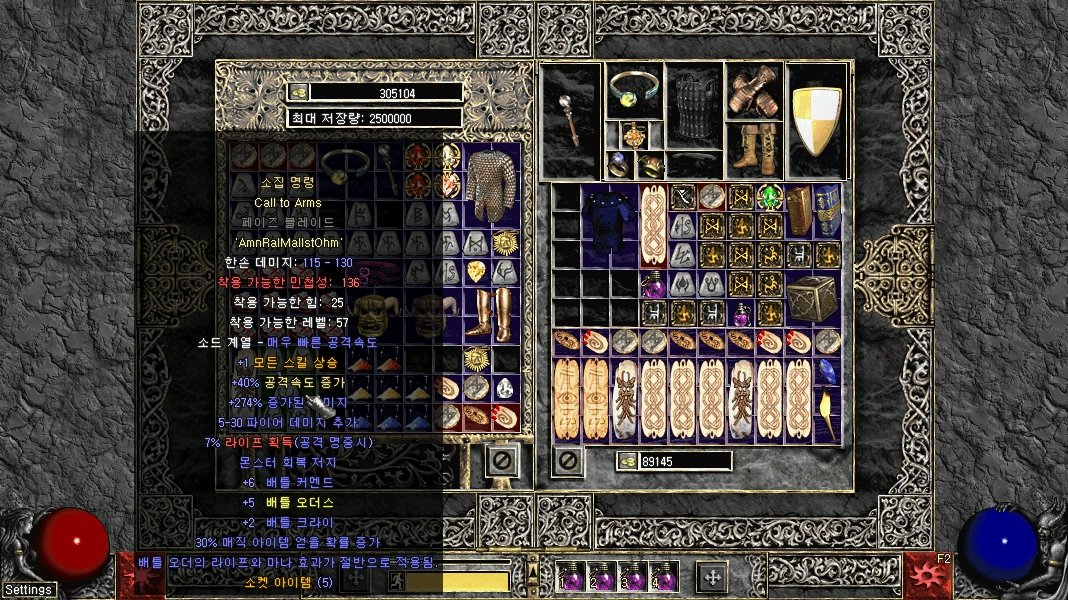Pick up the green jewel in inventory
The image size is (1068, 600).
click(x=769, y=197)
